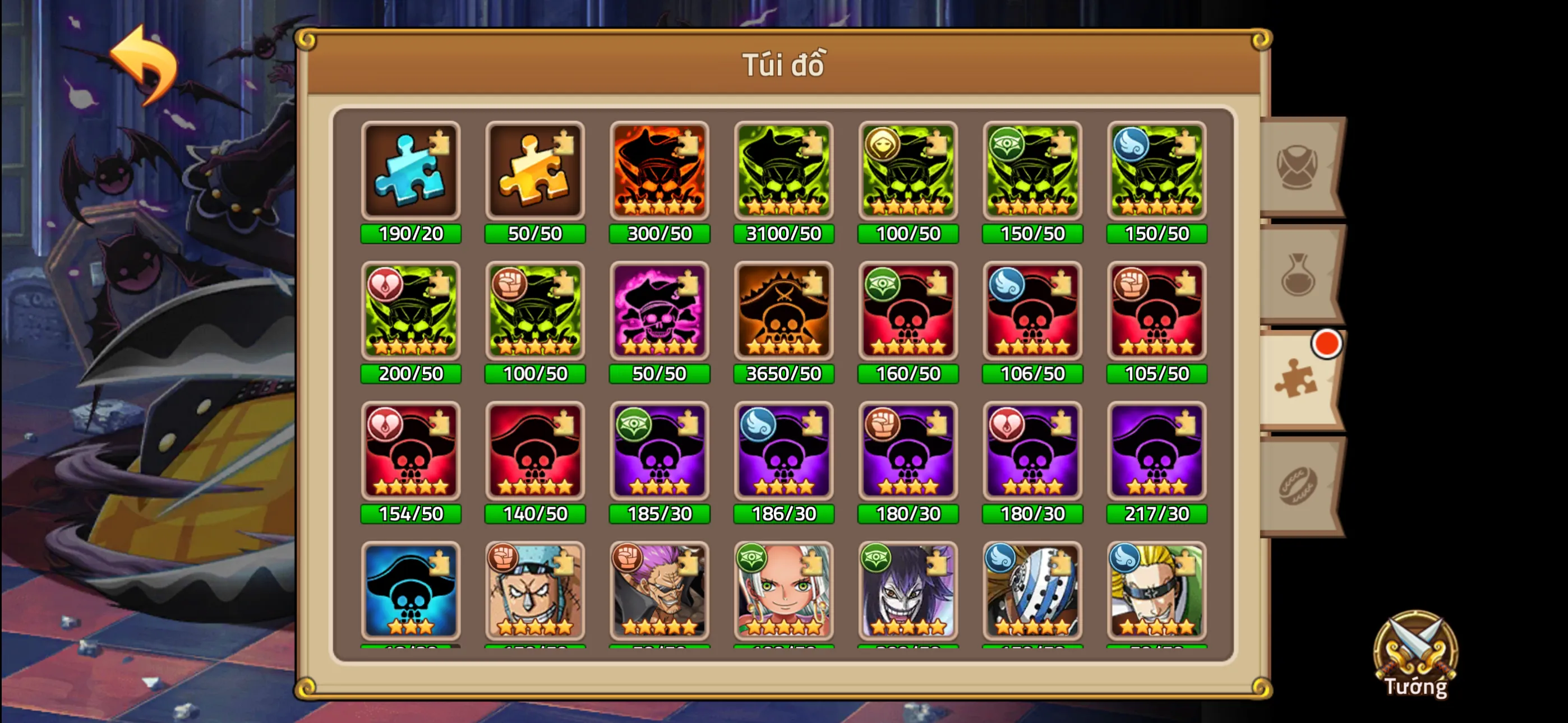The height and width of the screenshot is (723, 1568).
Task: Select Wapol's blue-wing fragment near bottom right
Action: point(1032,591)
